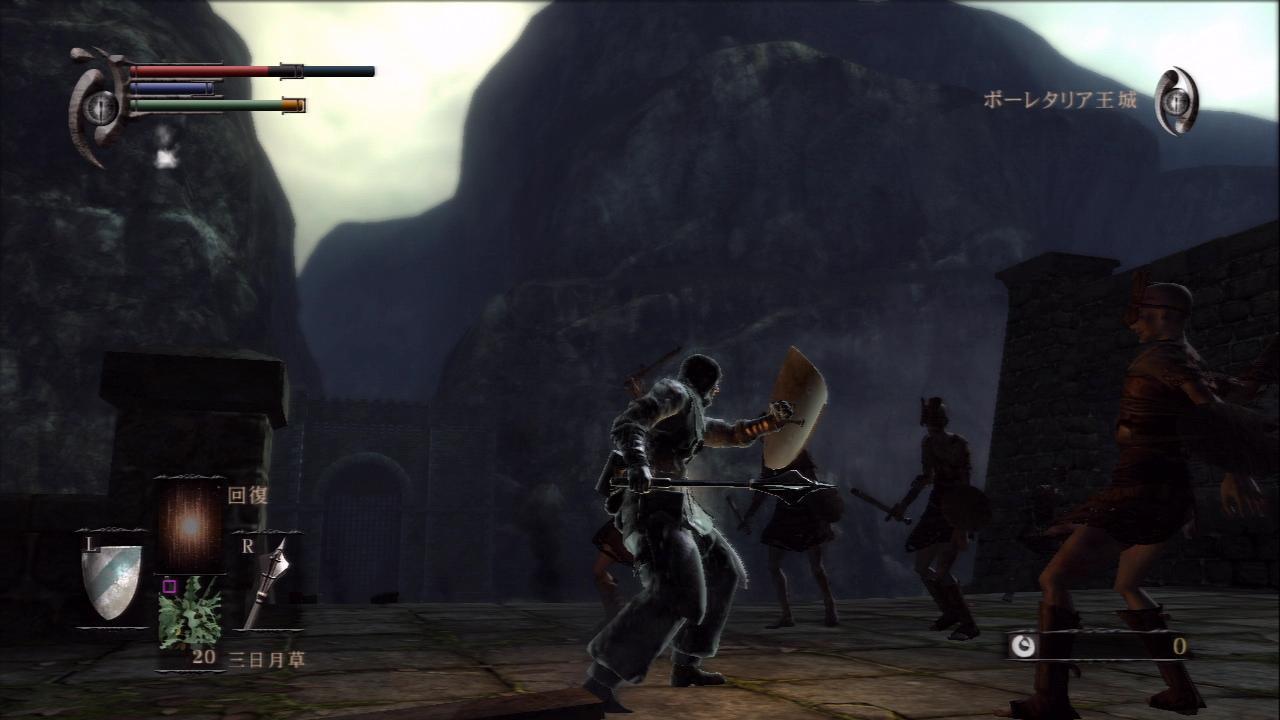This screenshot has height=720, width=1280.
Task: Use the crescent moon grass item slot
Action: 189,612
